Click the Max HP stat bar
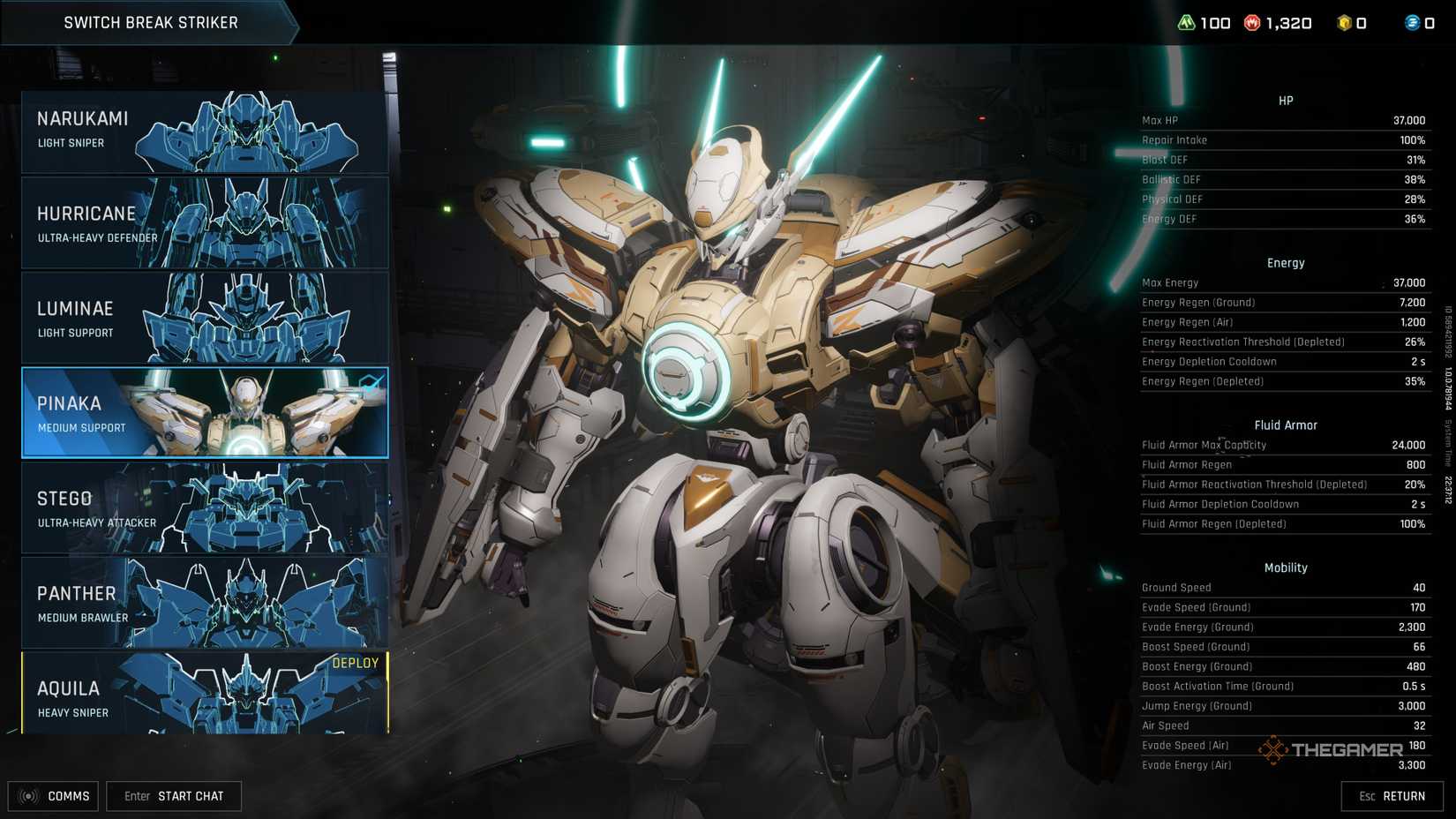The width and height of the screenshot is (1456, 819). coord(1285,120)
